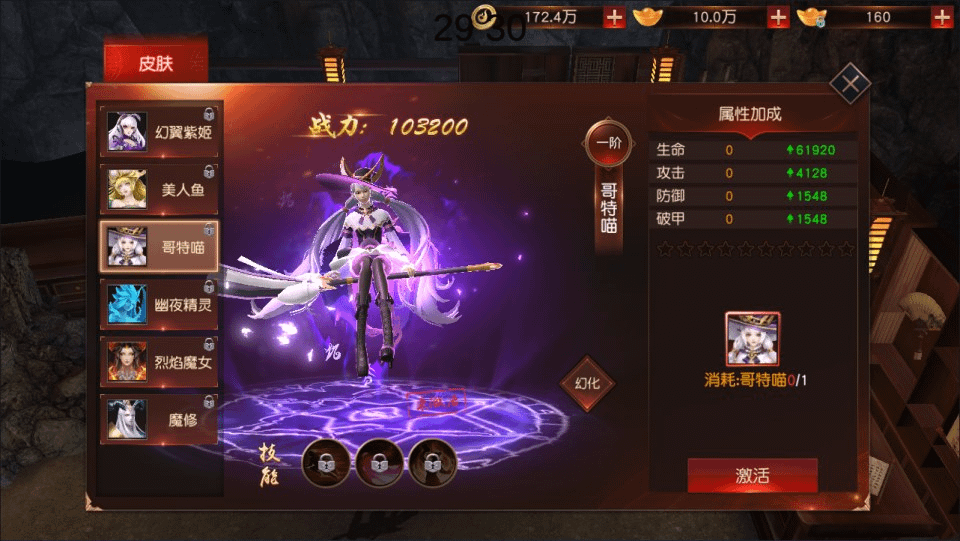The image size is (960, 541).
Task: Click the 哥特喵 consumable item icon
Action: click(752, 339)
